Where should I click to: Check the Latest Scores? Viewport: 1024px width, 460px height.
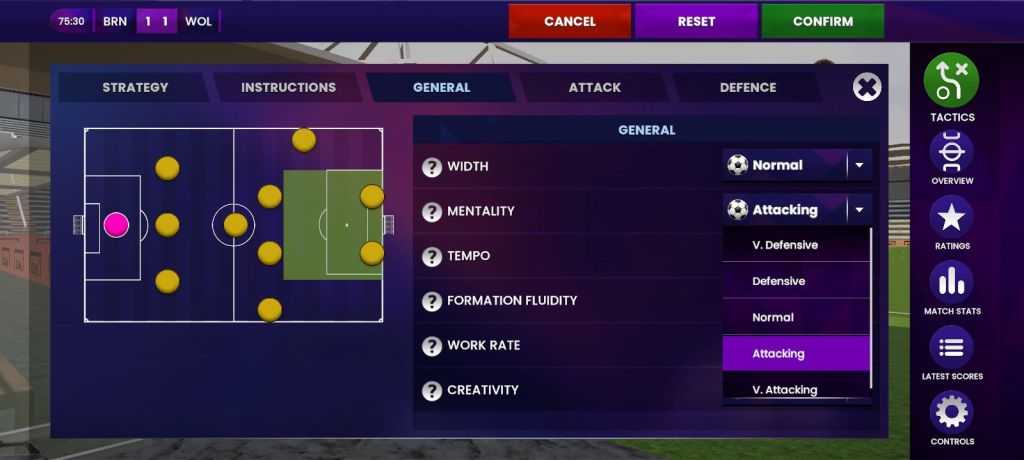click(x=951, y=350)
